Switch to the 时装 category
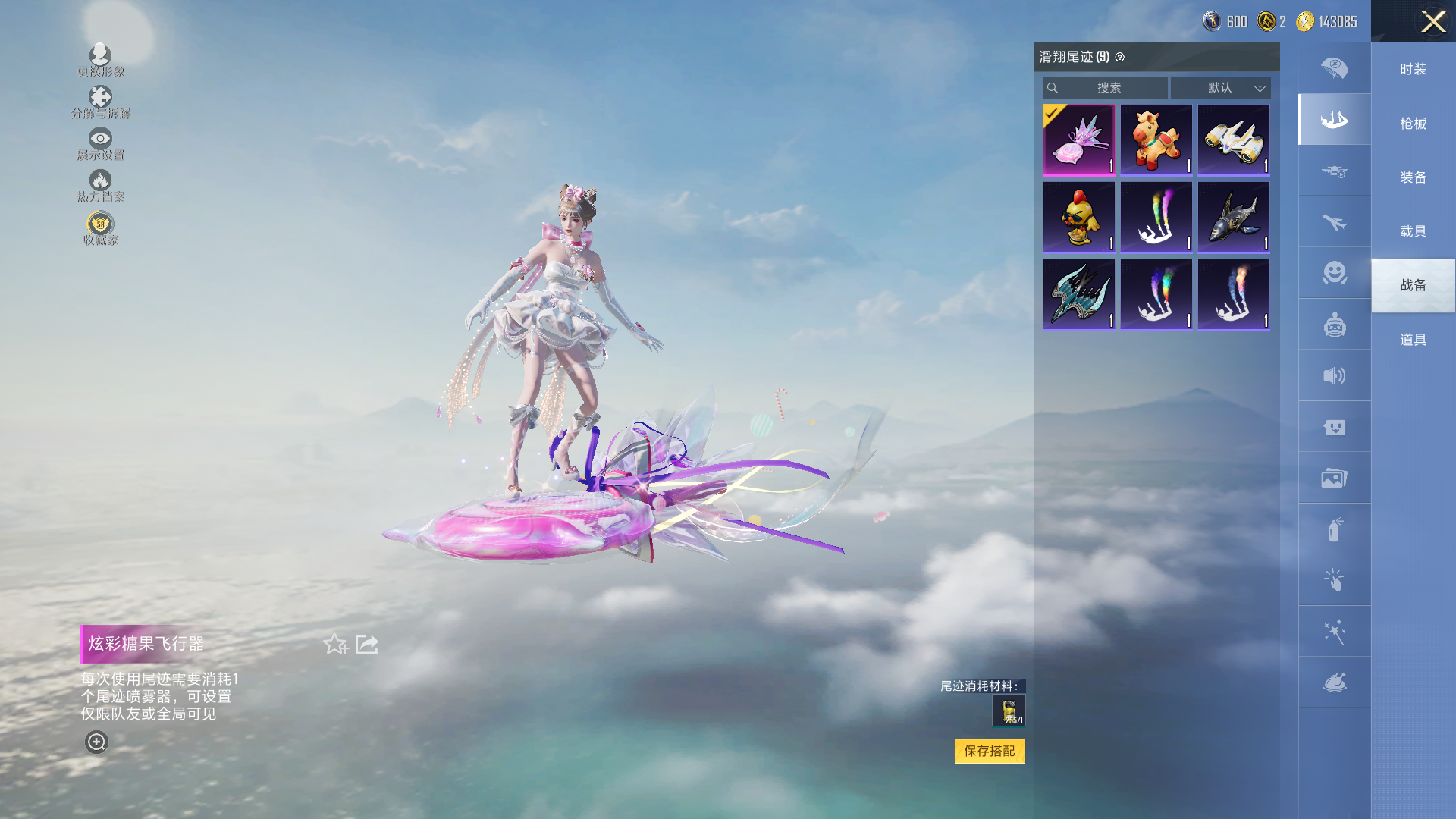1456x819 pixels. [x=1413, y=69]
